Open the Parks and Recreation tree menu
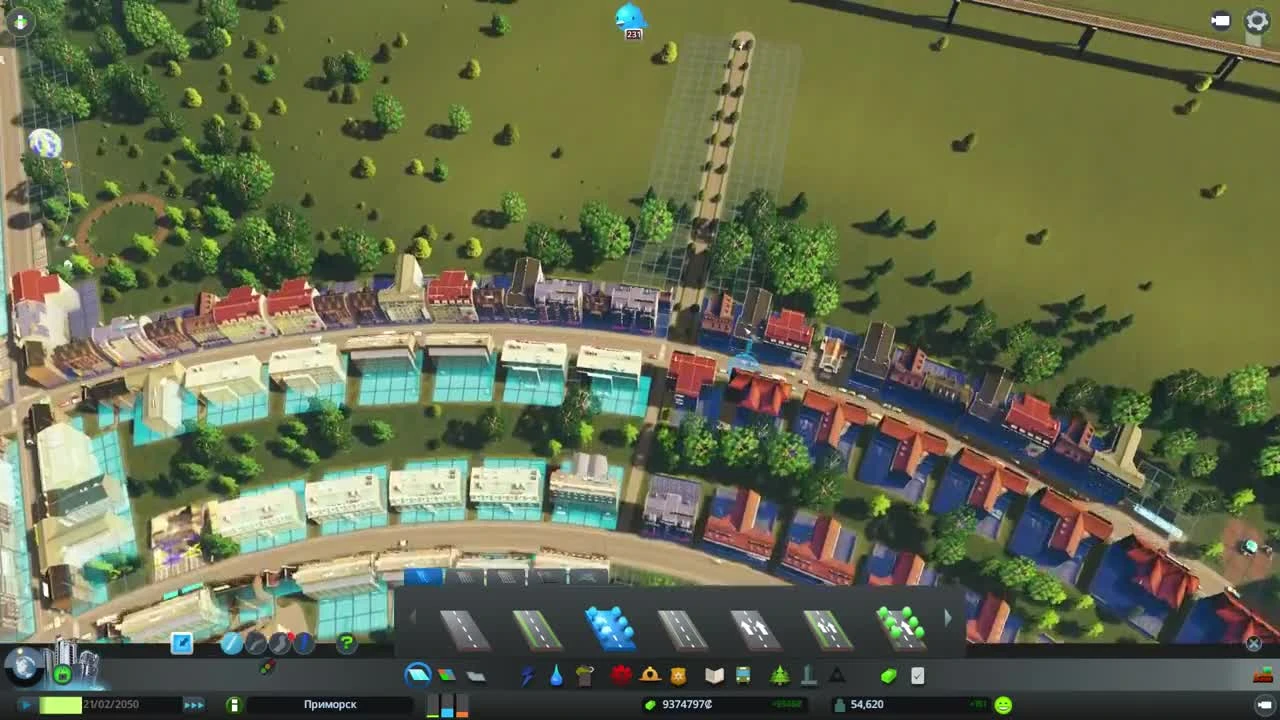The image size is (1280, 720). pyautogui.click(x=780, y=675)
